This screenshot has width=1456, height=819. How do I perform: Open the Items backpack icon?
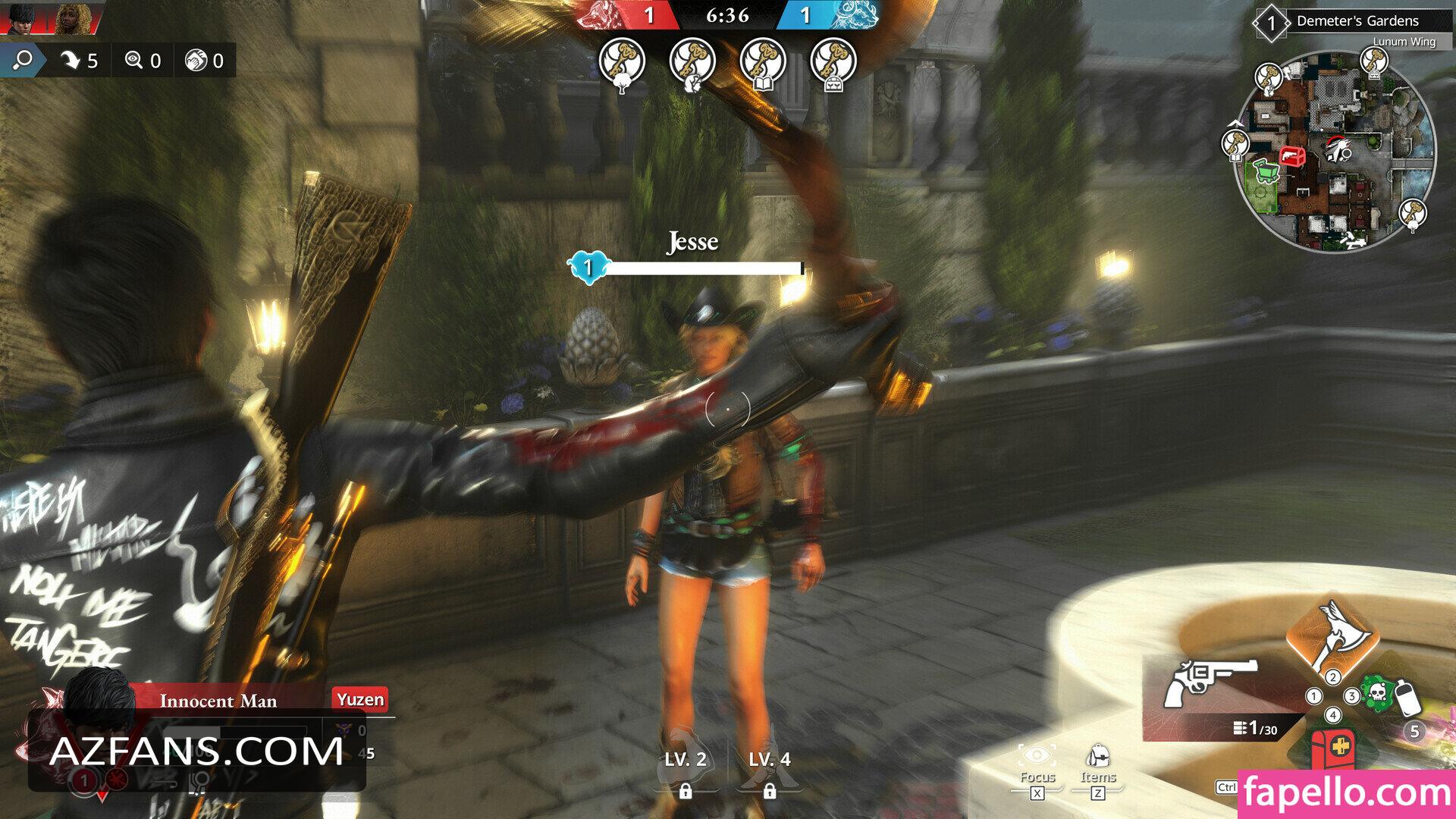coord(1097,757)
